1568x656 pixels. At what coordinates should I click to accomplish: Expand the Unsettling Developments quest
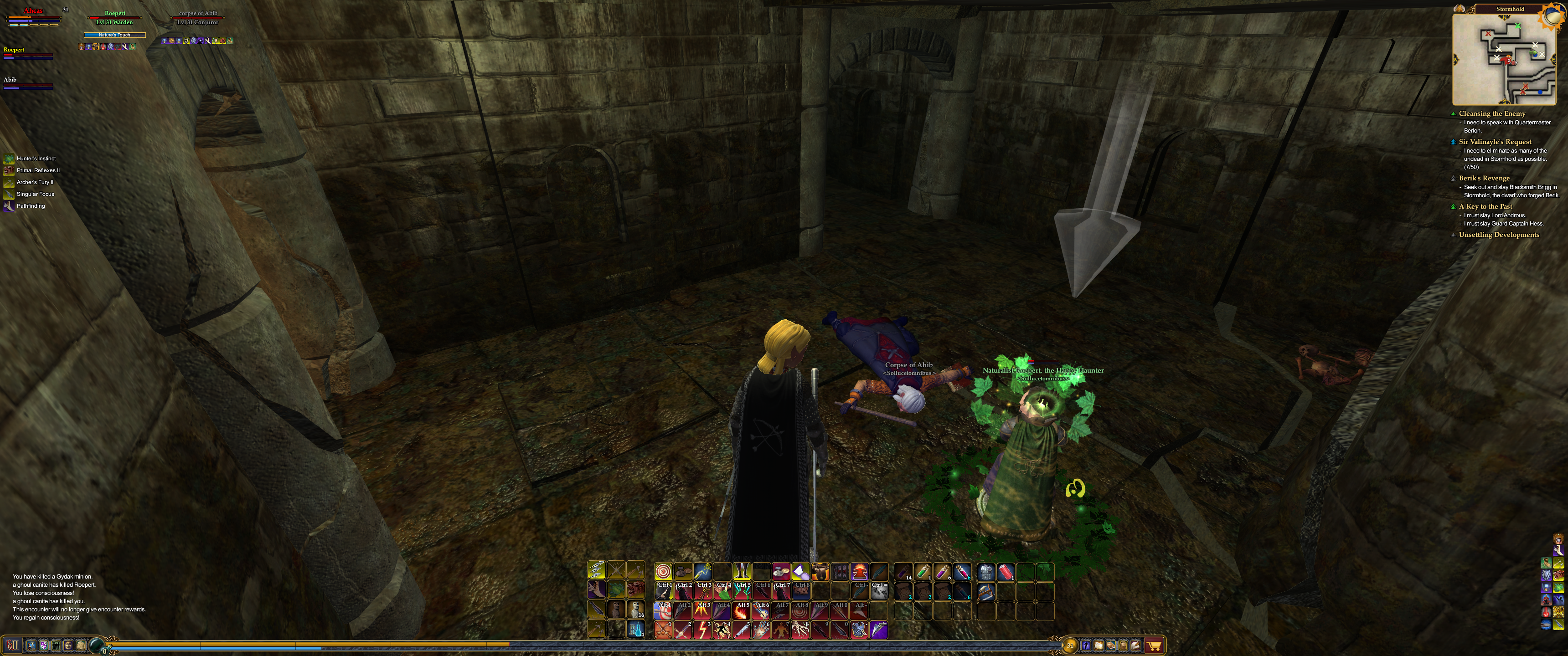(x=1499, y=235)
